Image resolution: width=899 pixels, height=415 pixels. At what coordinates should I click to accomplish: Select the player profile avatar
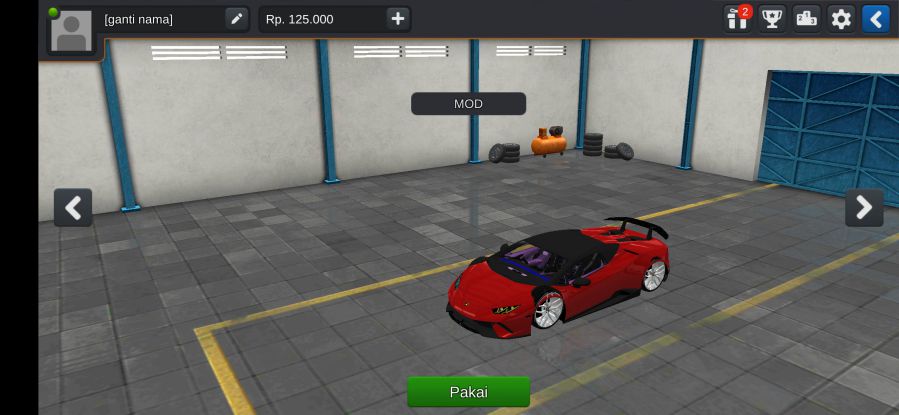[71, 32]
